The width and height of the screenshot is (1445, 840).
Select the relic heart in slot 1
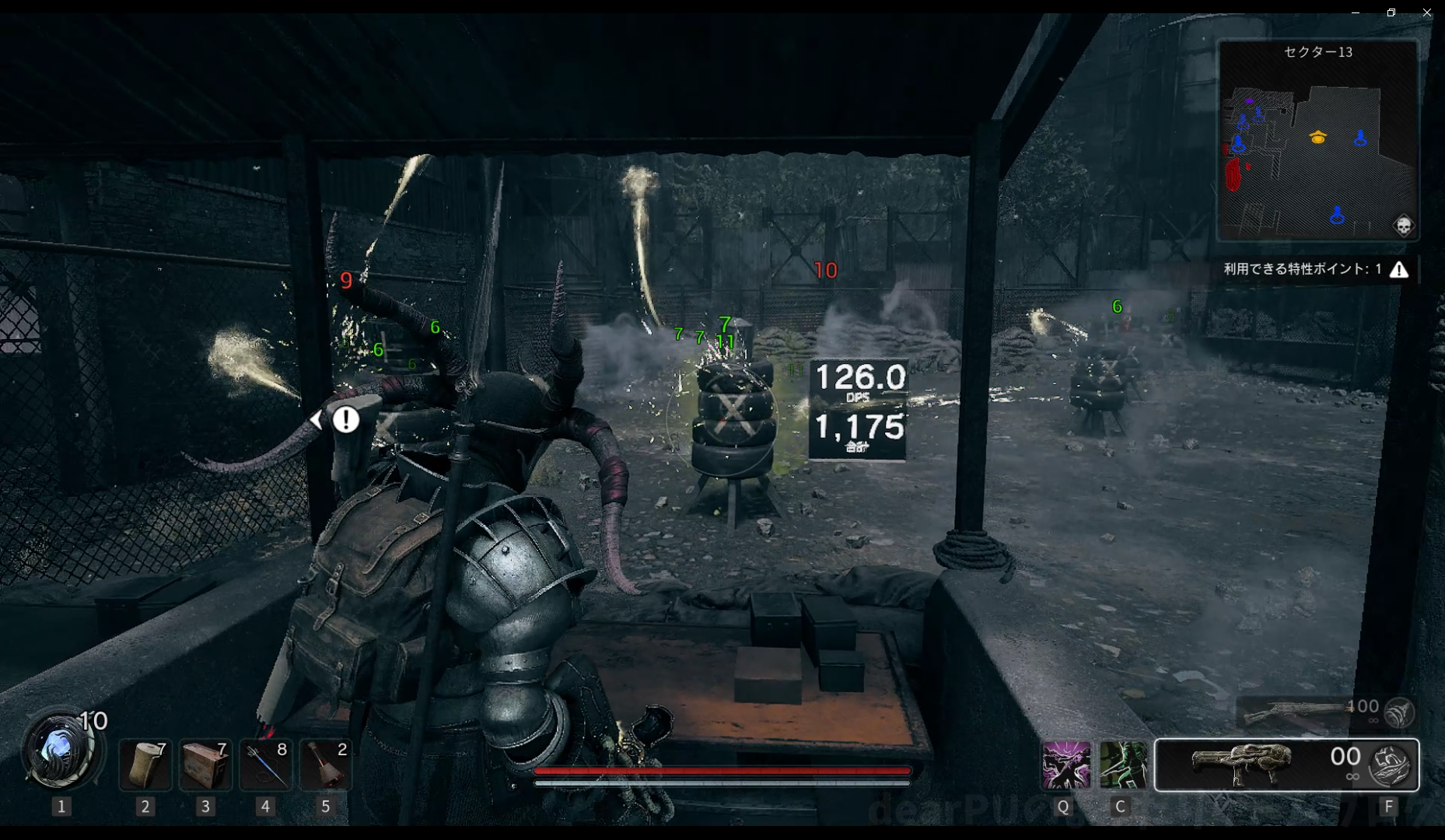point(61,751)
